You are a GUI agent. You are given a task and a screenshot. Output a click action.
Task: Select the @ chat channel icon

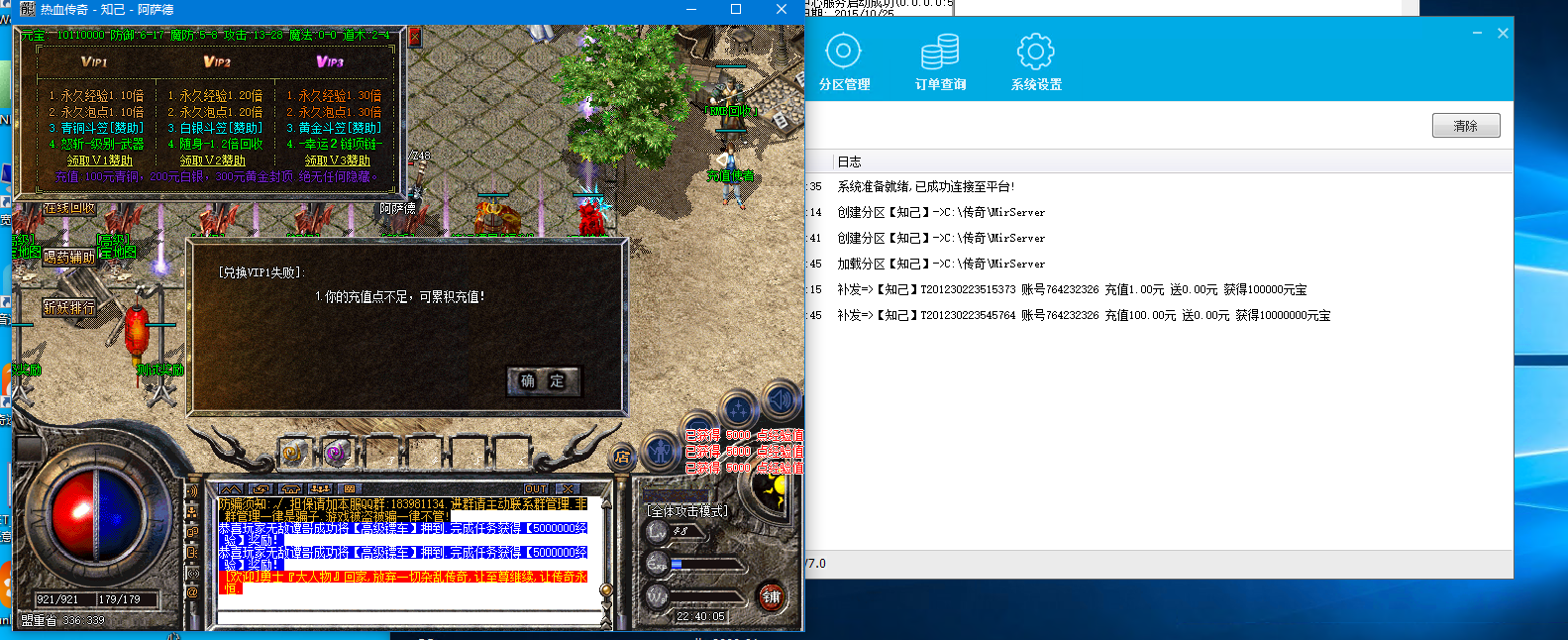click(192, 592)
